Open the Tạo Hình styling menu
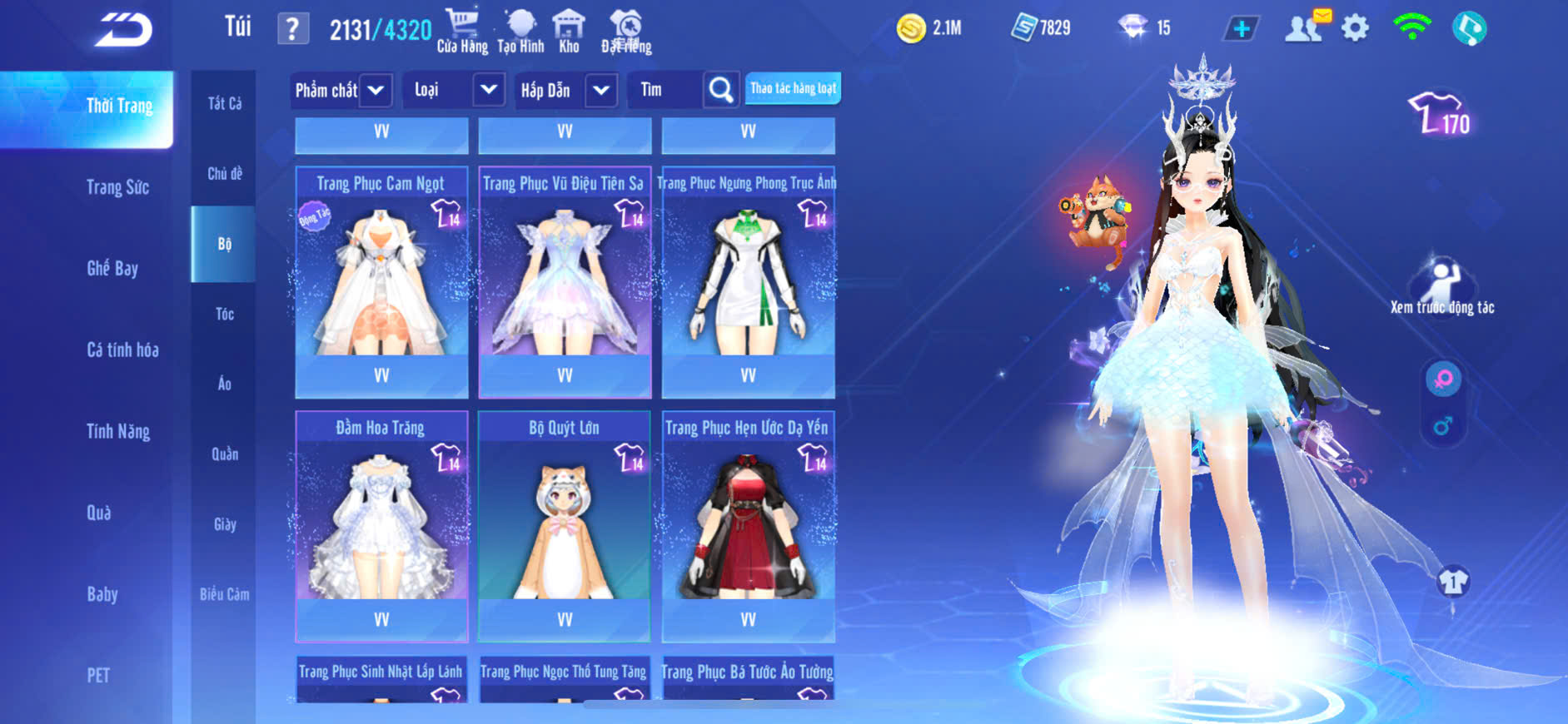Image resolution: width=1568 pixels, height=724 pixels. click(x=520, y=32)
